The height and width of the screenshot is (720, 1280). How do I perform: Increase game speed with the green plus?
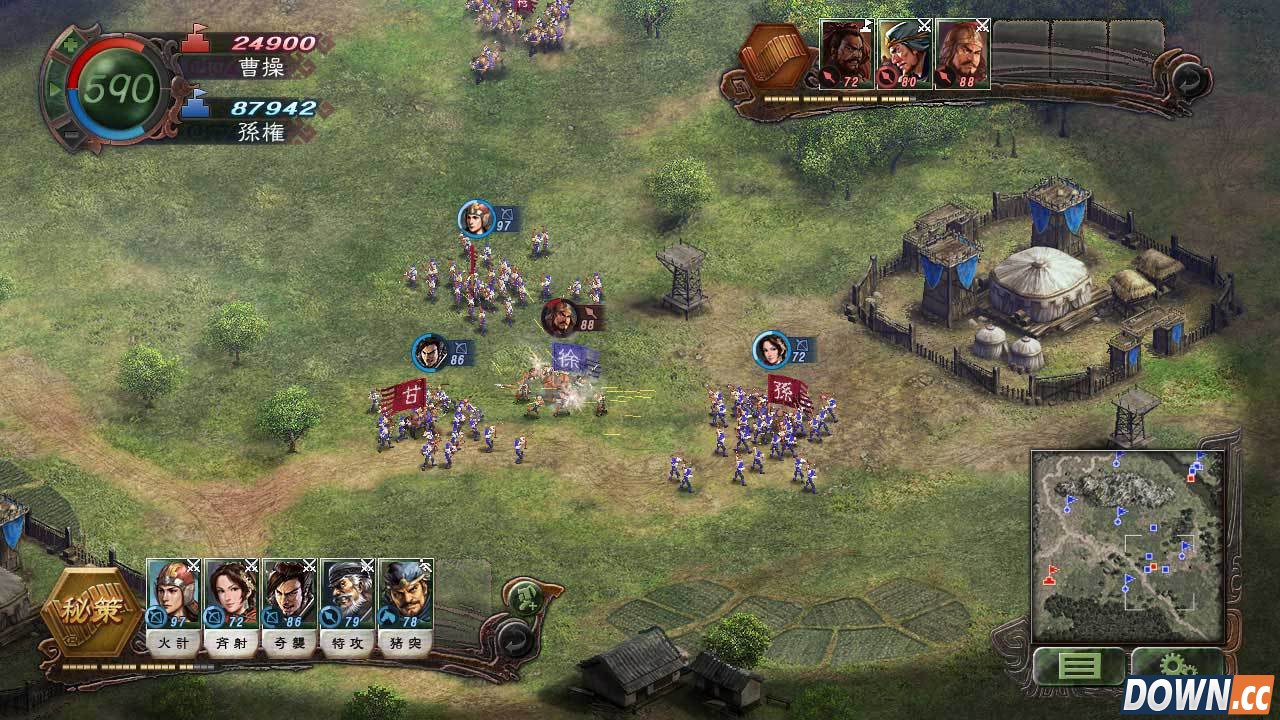[x=69, y=45]
